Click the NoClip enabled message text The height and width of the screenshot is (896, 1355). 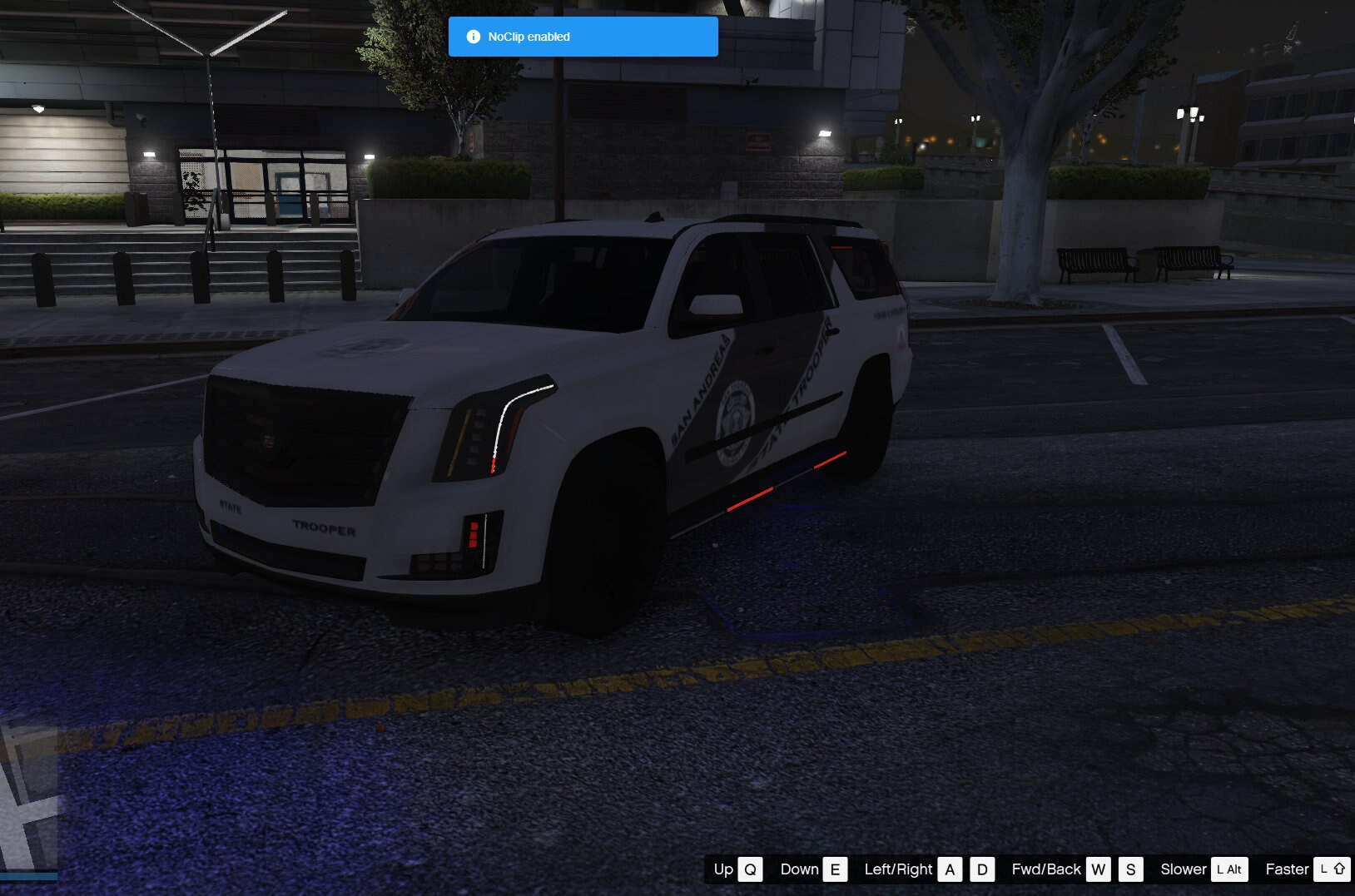point(530,36)
